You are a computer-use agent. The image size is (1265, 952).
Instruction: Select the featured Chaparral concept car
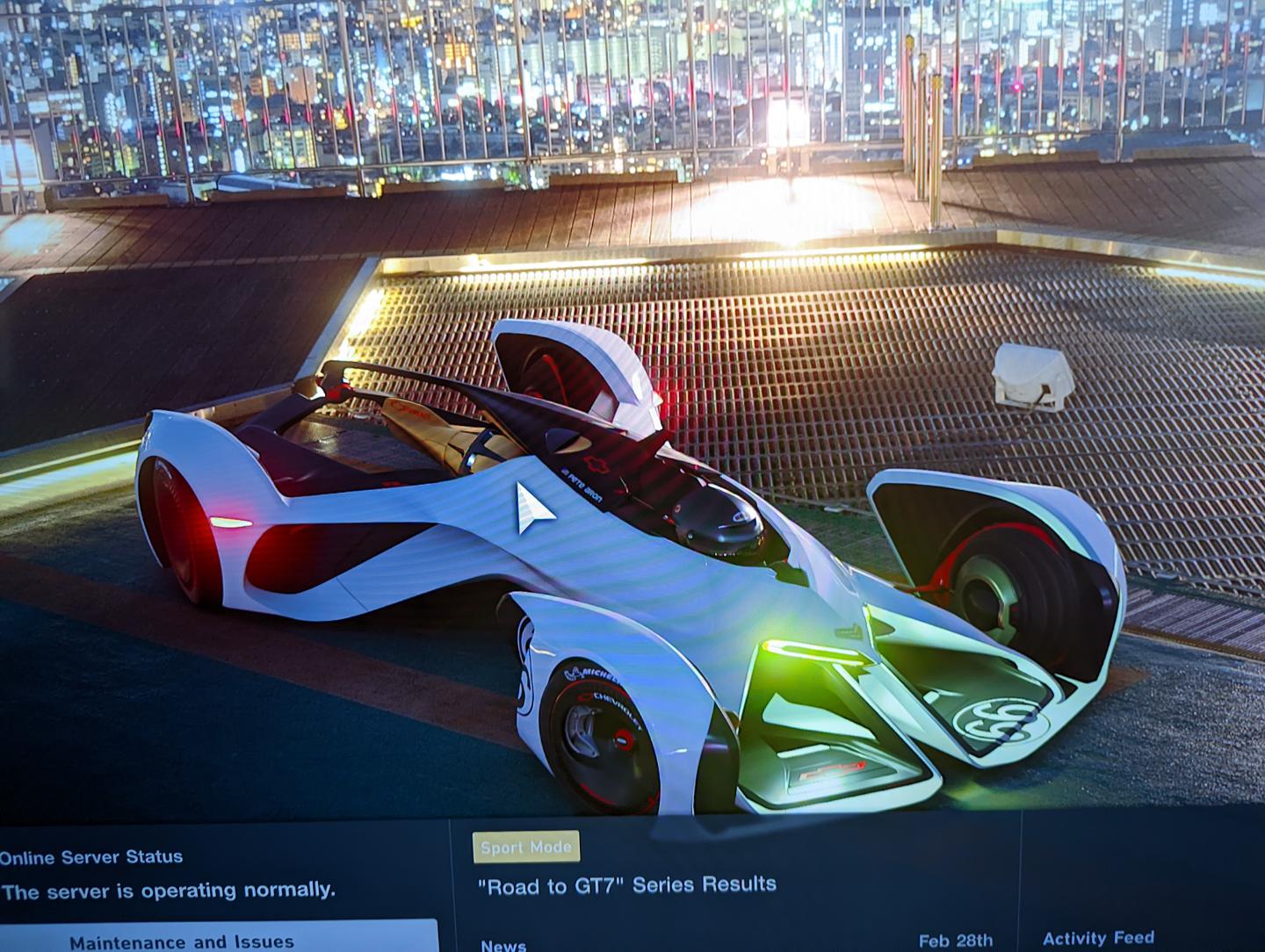point(615,571)
